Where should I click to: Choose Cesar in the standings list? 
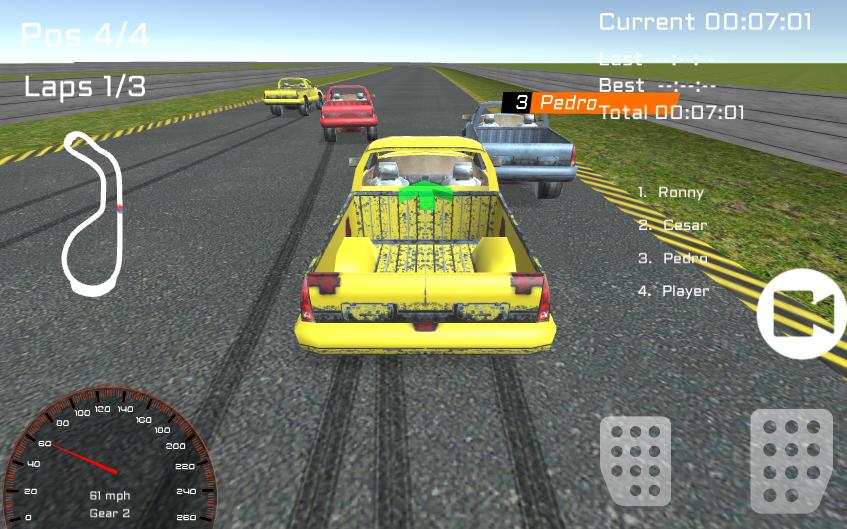(673, 225)
